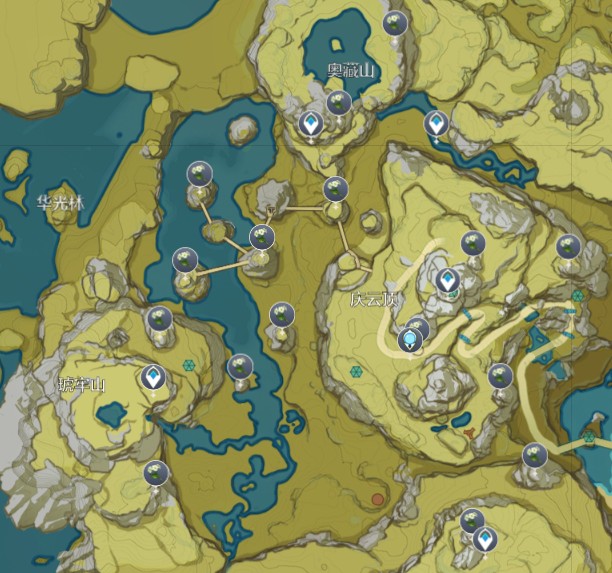Select the flower marker directly above 琥牢山 waypoint
Image resolution: width=612 pixels, height=573 pixels.
(159, 321)
